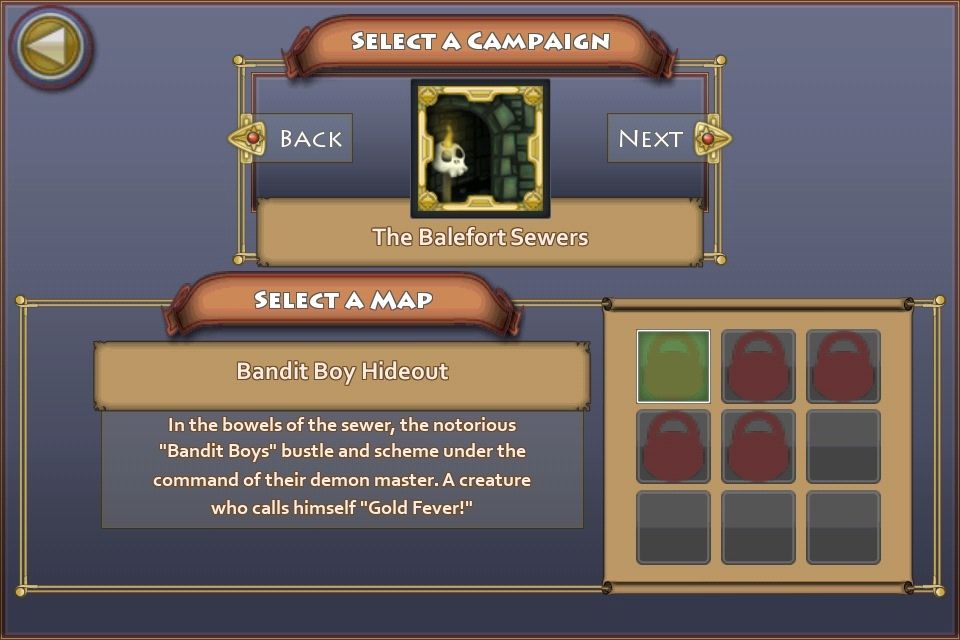Start the Bandit Boy Hideout map

342,372
